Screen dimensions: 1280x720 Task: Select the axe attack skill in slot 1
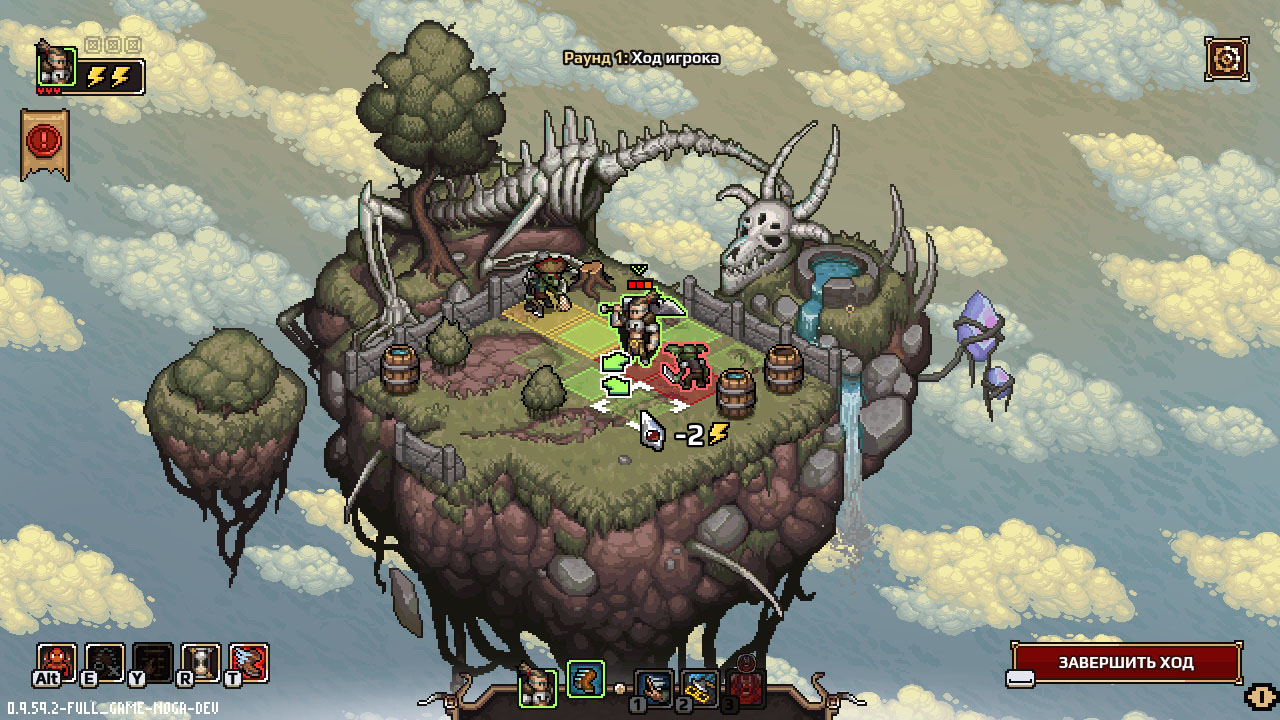pos(655,687)
